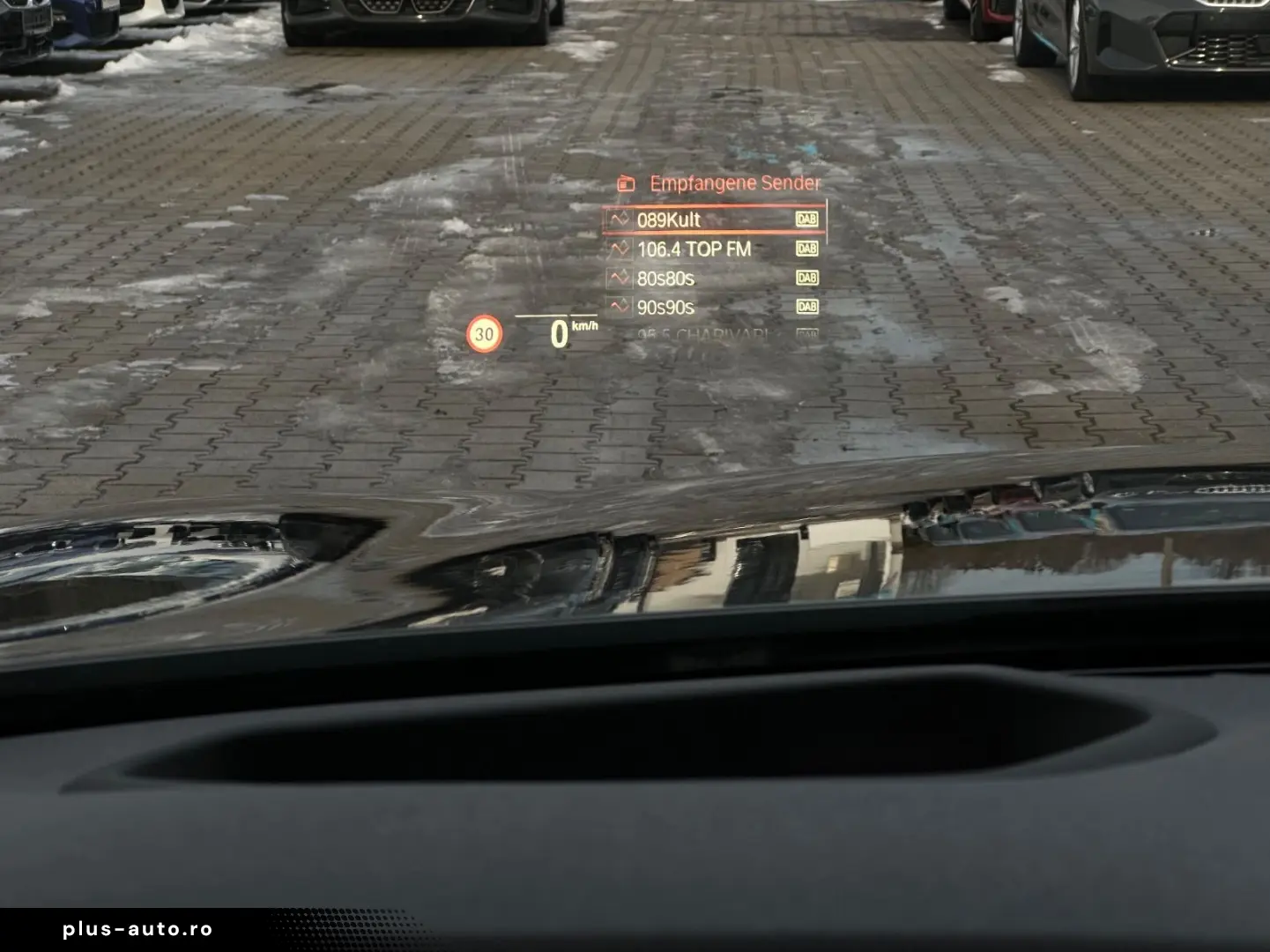The image size is (1270, 952).
Task: Choose the 106.4 TOP FM station
Action: point(714,249)
